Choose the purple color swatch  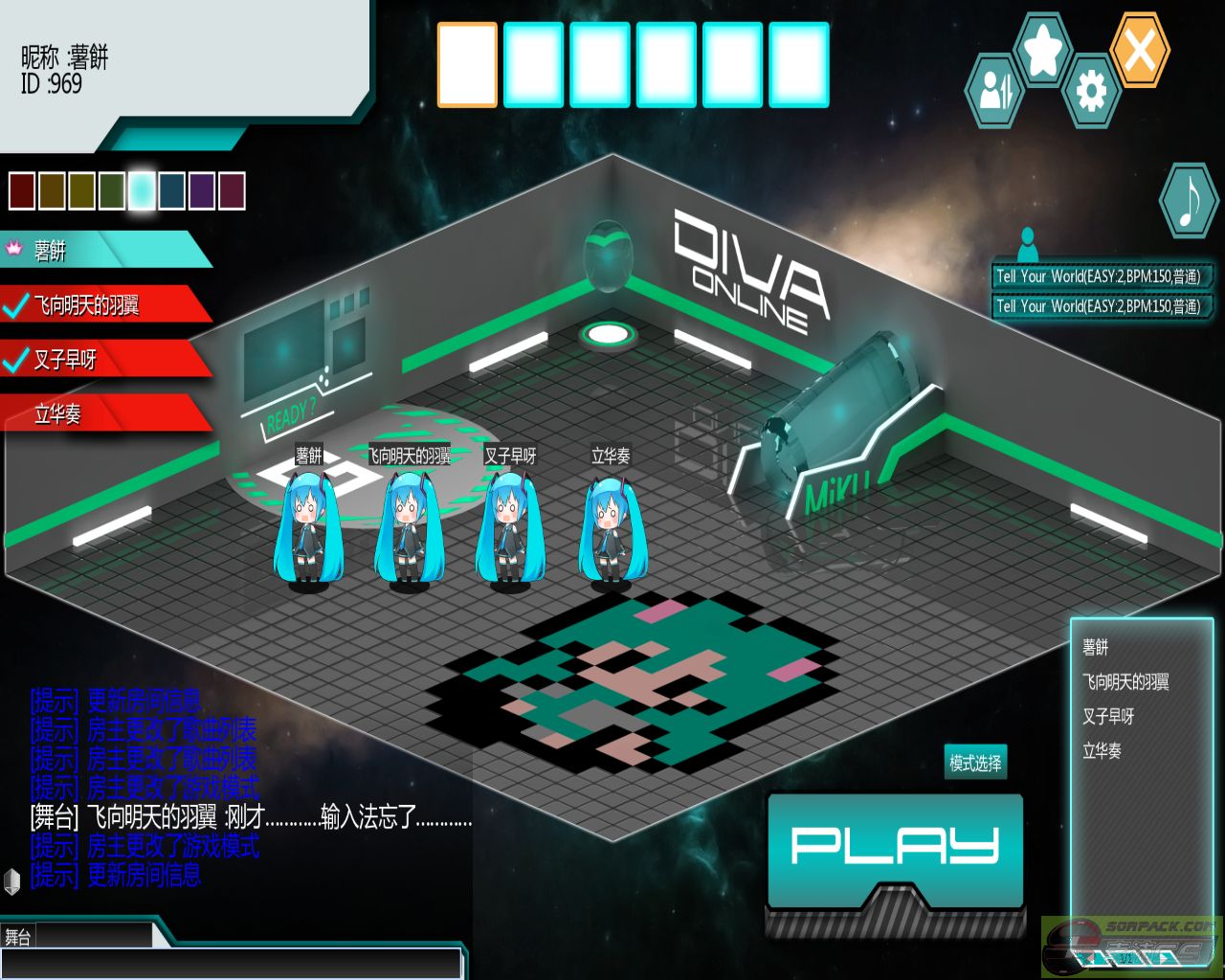coord(202,191)
